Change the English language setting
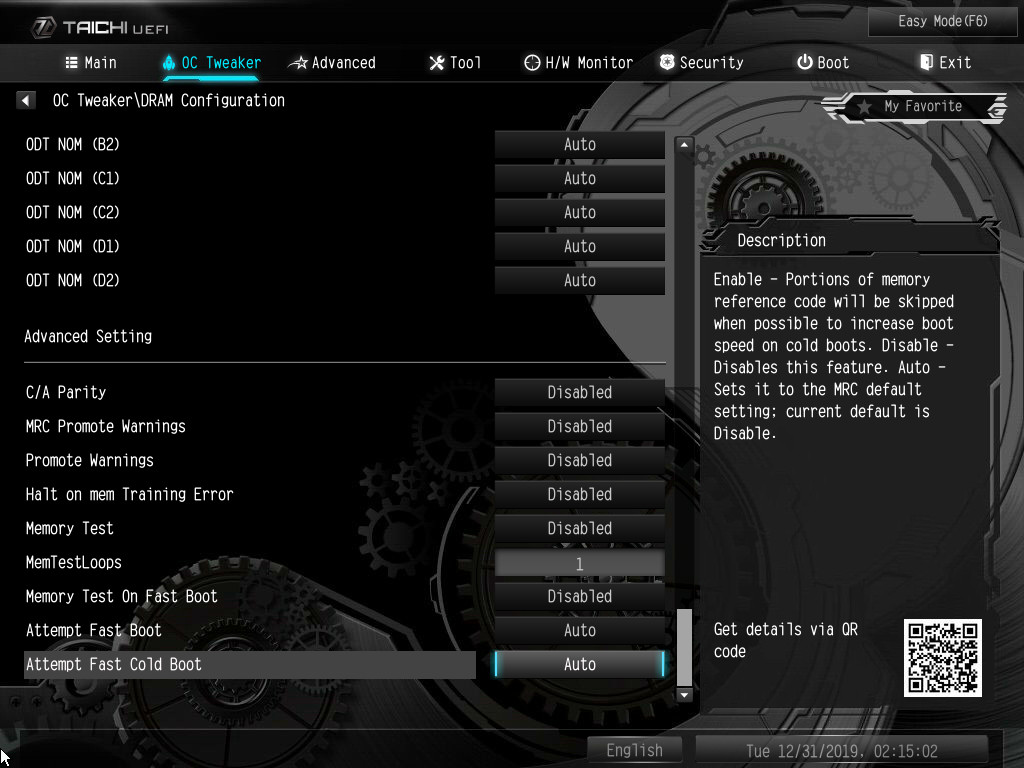This screenshot has width=1024, height=768. pos(634,750)
